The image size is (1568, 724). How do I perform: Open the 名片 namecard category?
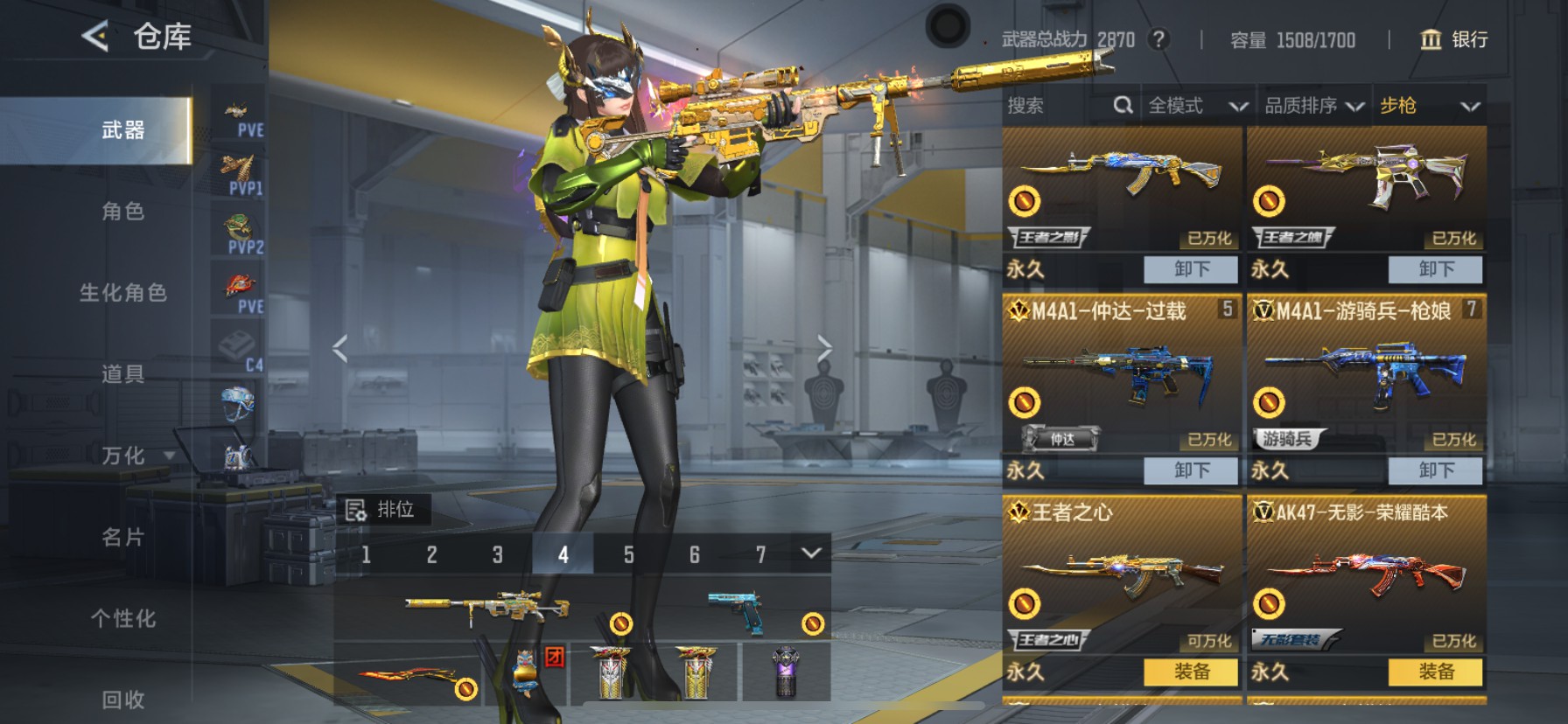point(122,537)
